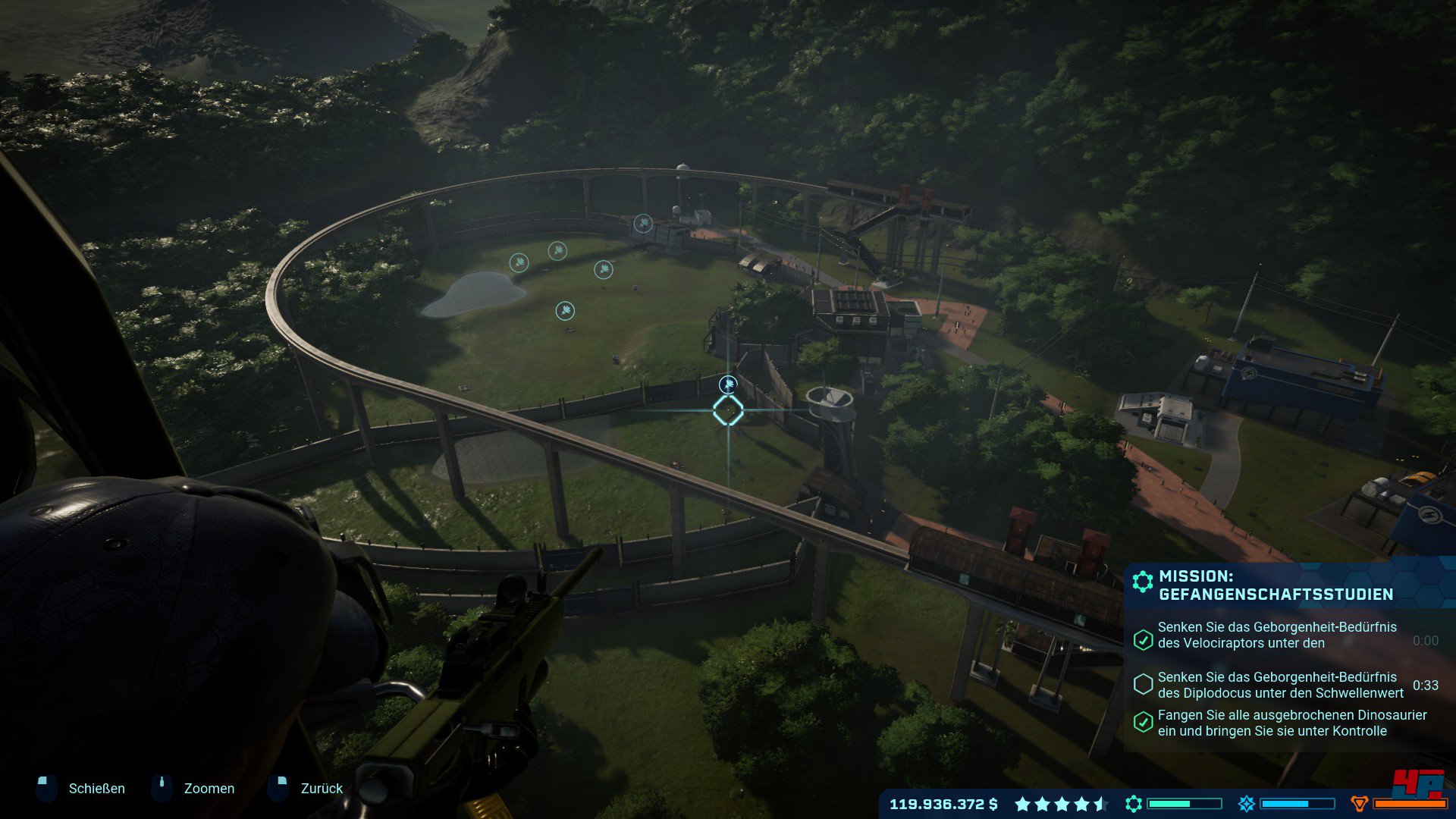Click the orange security division icon
This screenshot has width=1456, height=819.
coord(1360,804)
